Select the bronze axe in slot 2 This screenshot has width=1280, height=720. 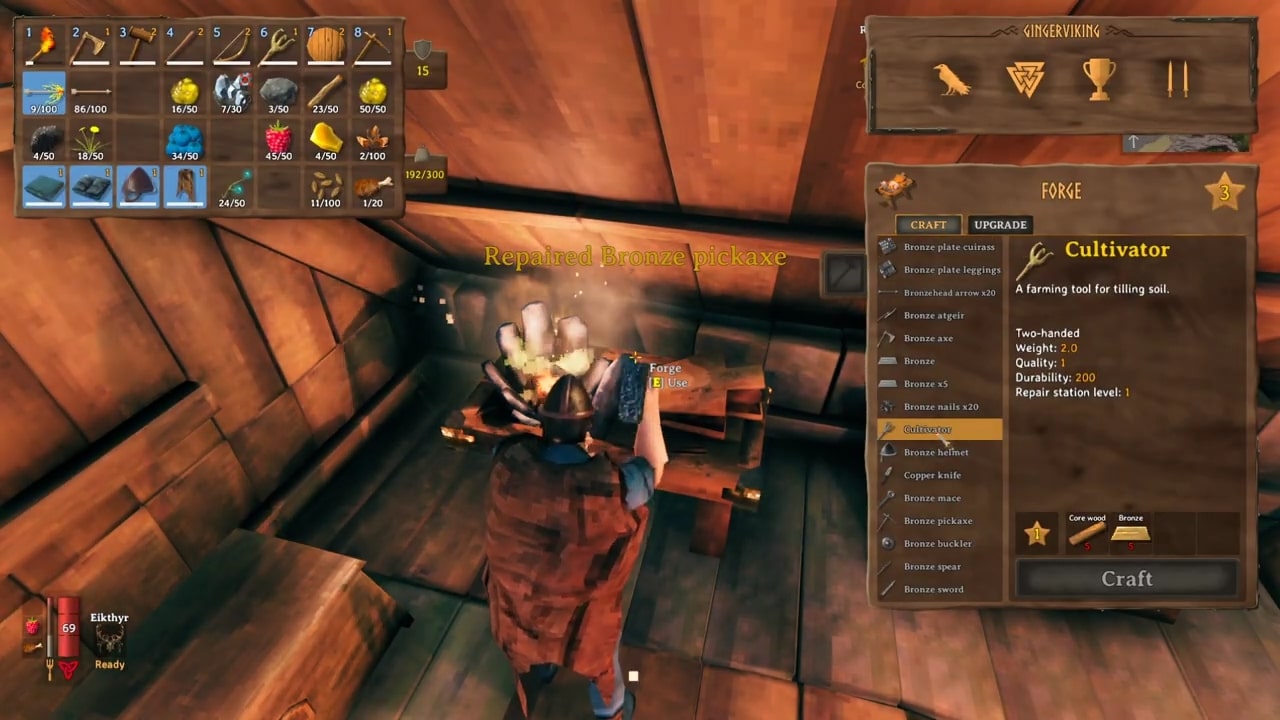[91, 45]
